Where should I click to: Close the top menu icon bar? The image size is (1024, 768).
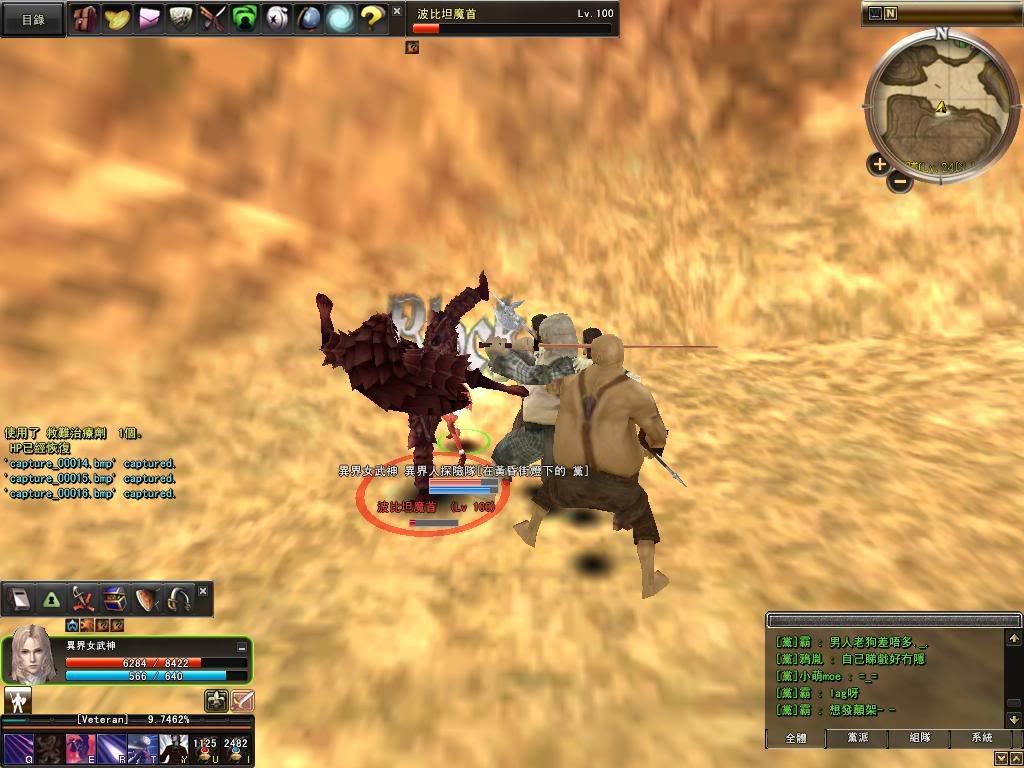pos(397,11)
